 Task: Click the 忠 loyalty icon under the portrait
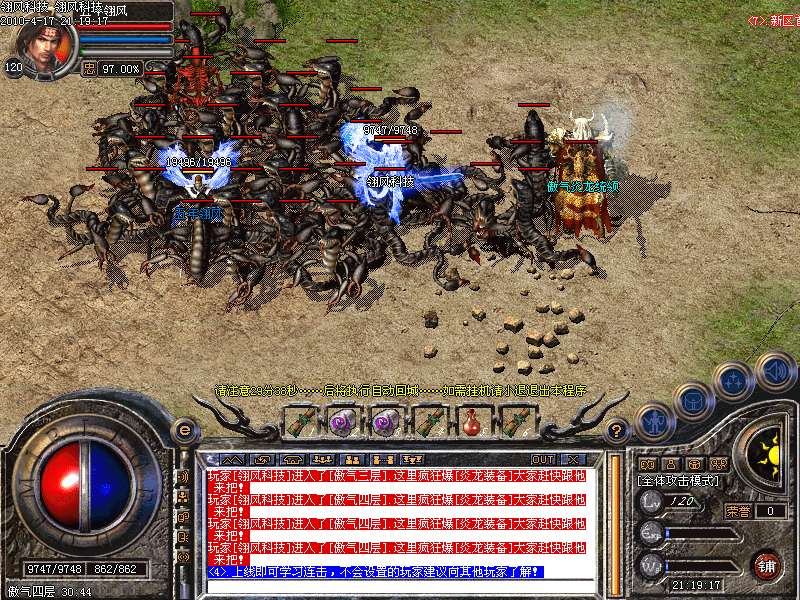pos(89,69)
